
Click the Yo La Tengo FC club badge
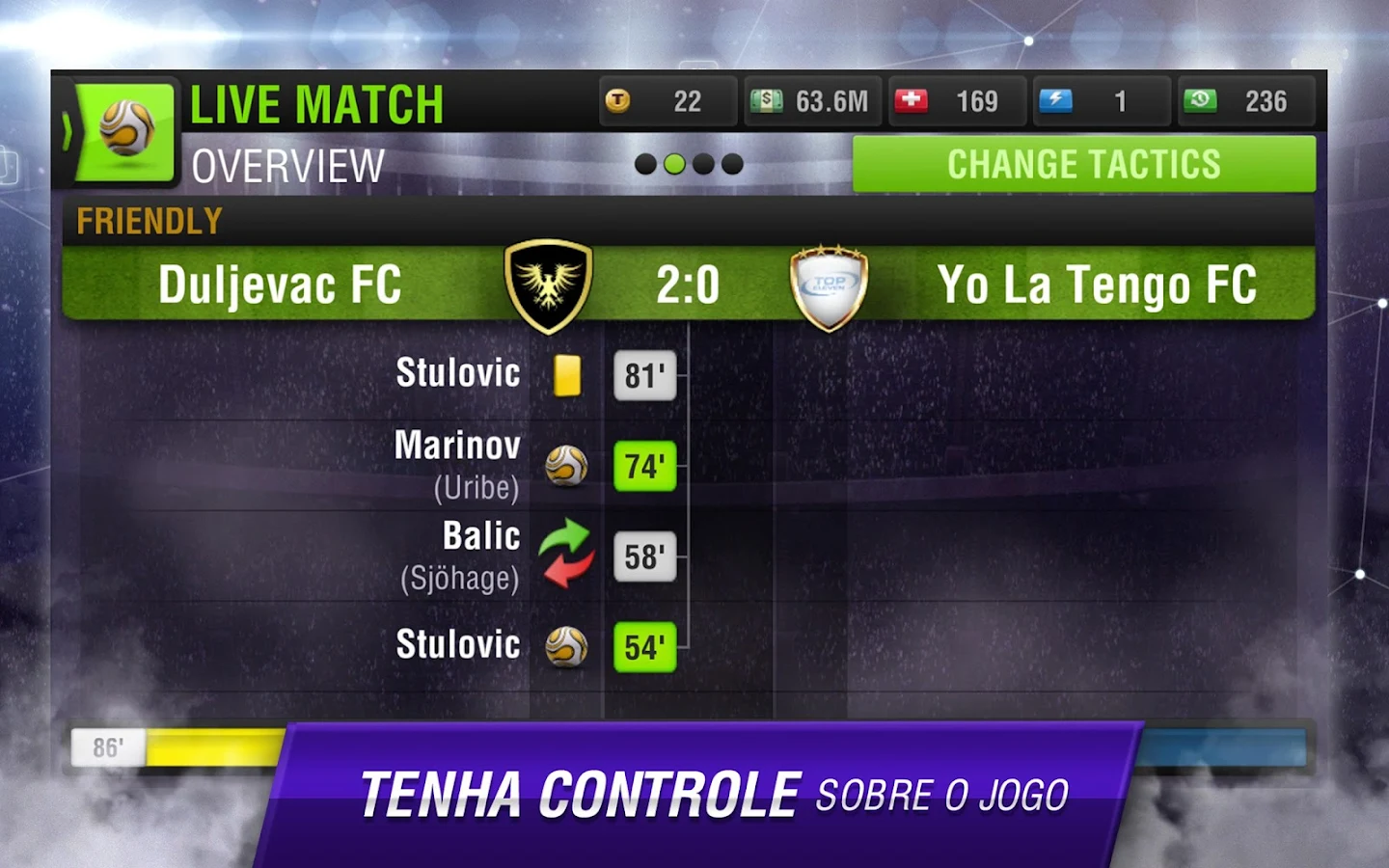830,283
